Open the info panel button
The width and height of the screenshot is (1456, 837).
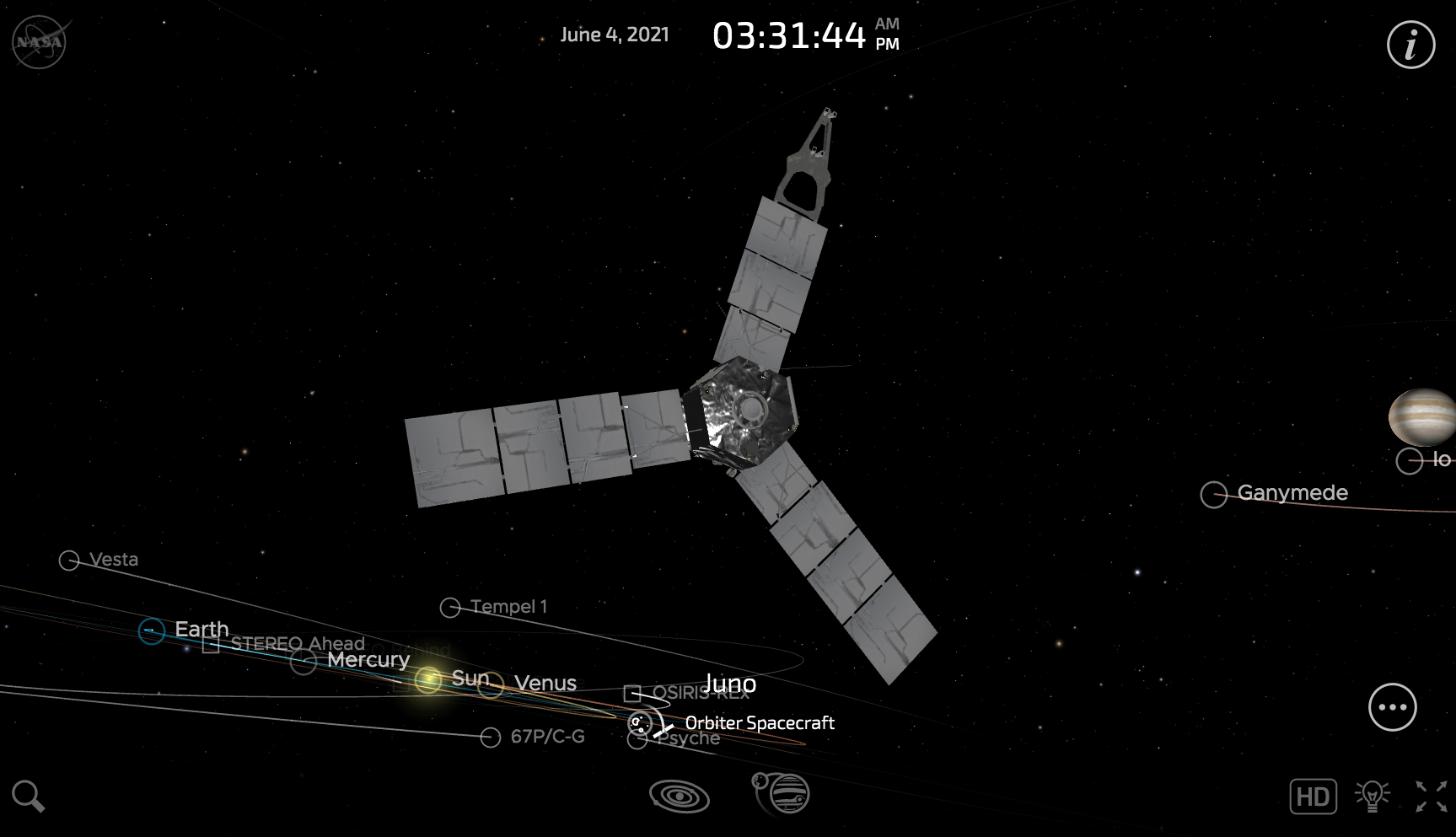(x=1410, y=44)
